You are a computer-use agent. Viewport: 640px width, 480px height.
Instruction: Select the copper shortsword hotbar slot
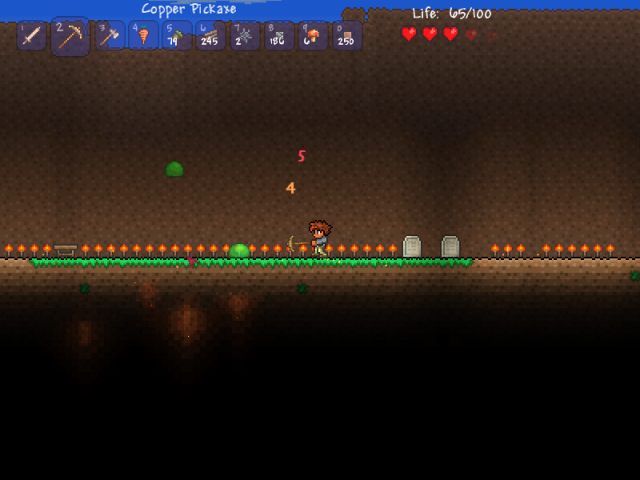click(x=31, y=36)
